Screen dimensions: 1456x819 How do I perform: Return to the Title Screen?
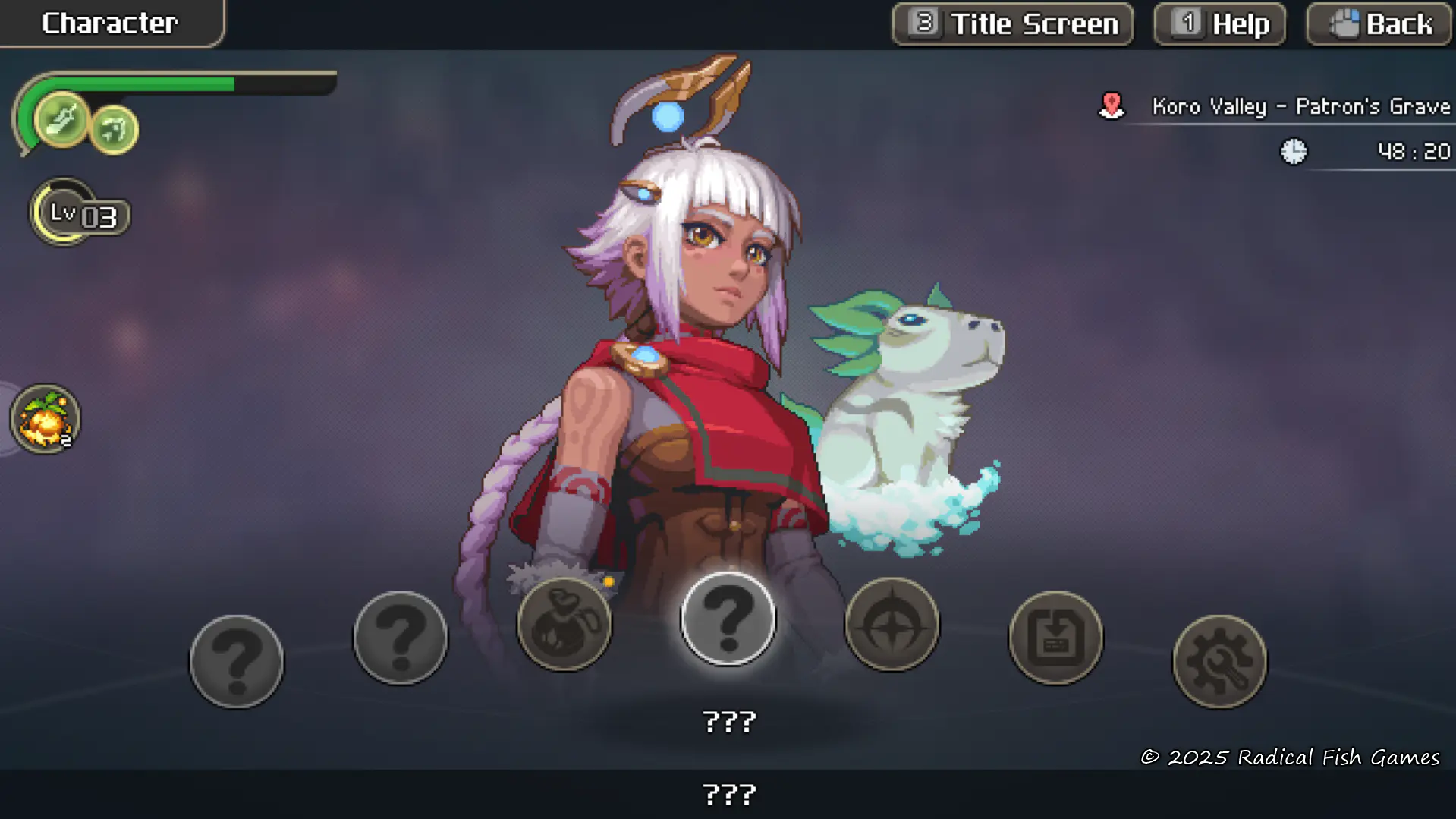1012,24
